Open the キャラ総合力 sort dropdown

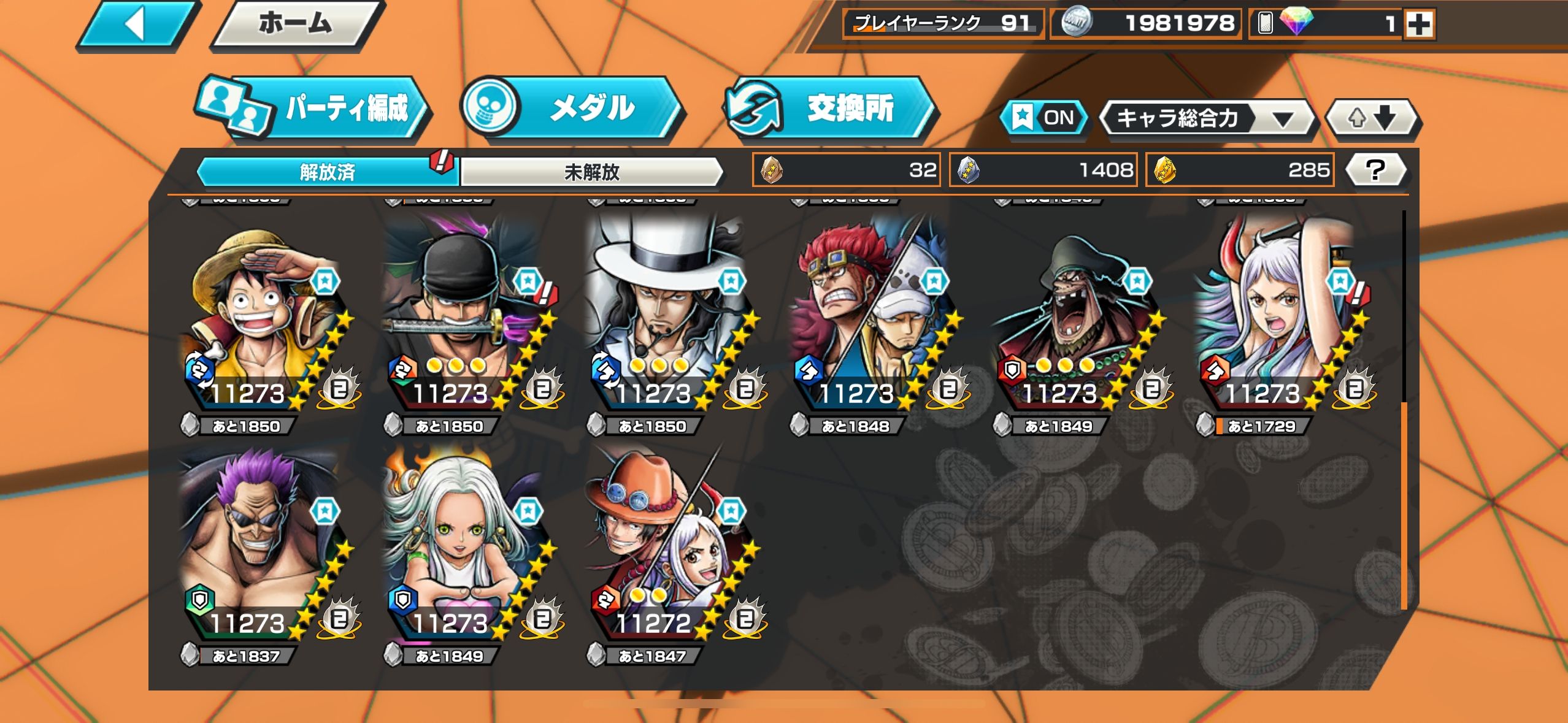pyautogui.click(x=1206, y=118)
